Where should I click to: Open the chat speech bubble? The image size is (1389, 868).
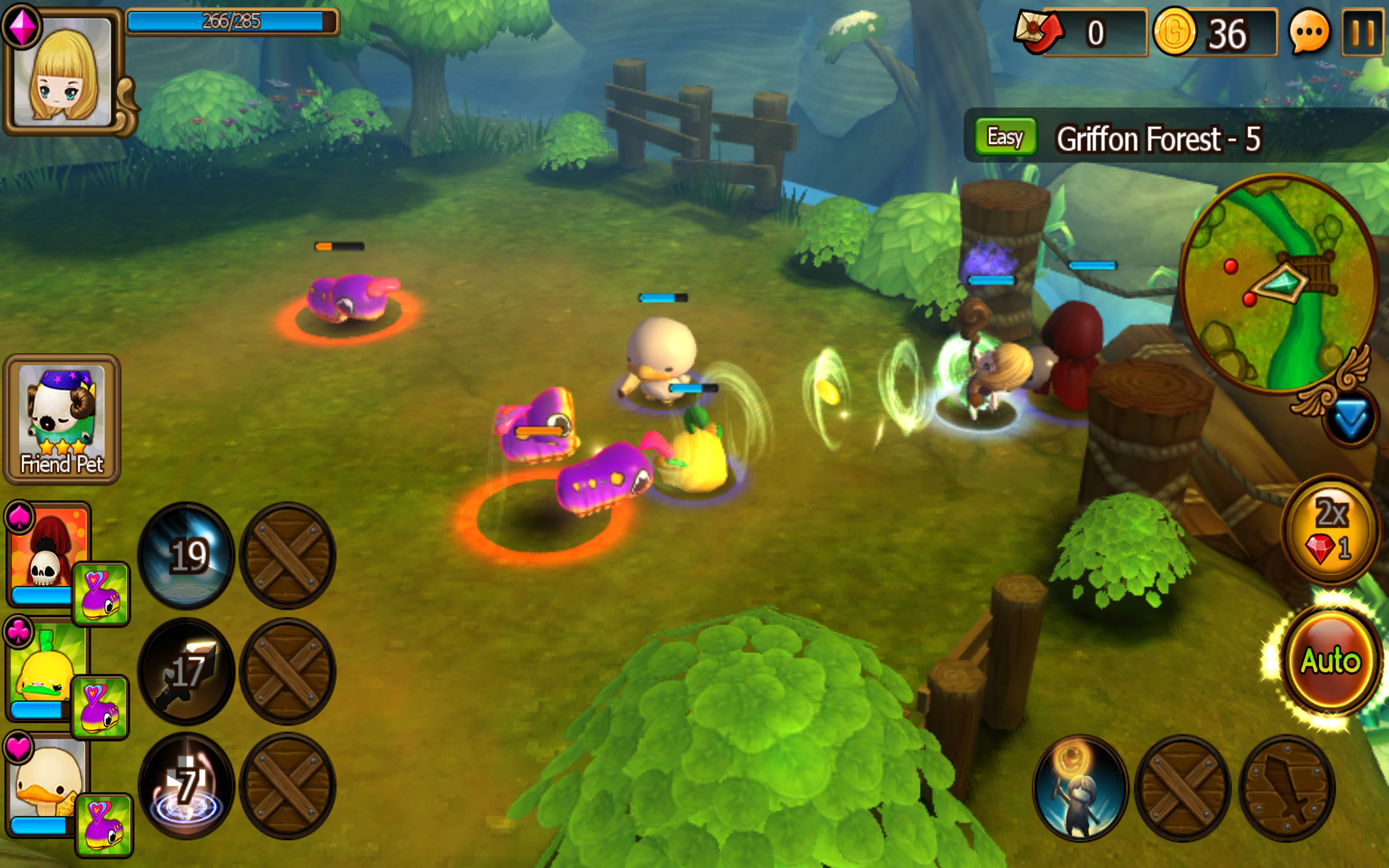[x=1309, y=33]
